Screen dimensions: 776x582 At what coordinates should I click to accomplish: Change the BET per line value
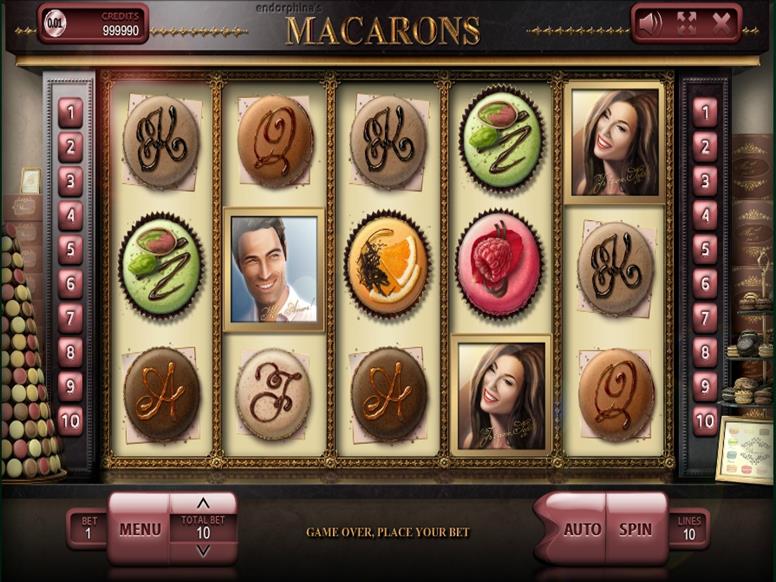click(x=87, y=528)
